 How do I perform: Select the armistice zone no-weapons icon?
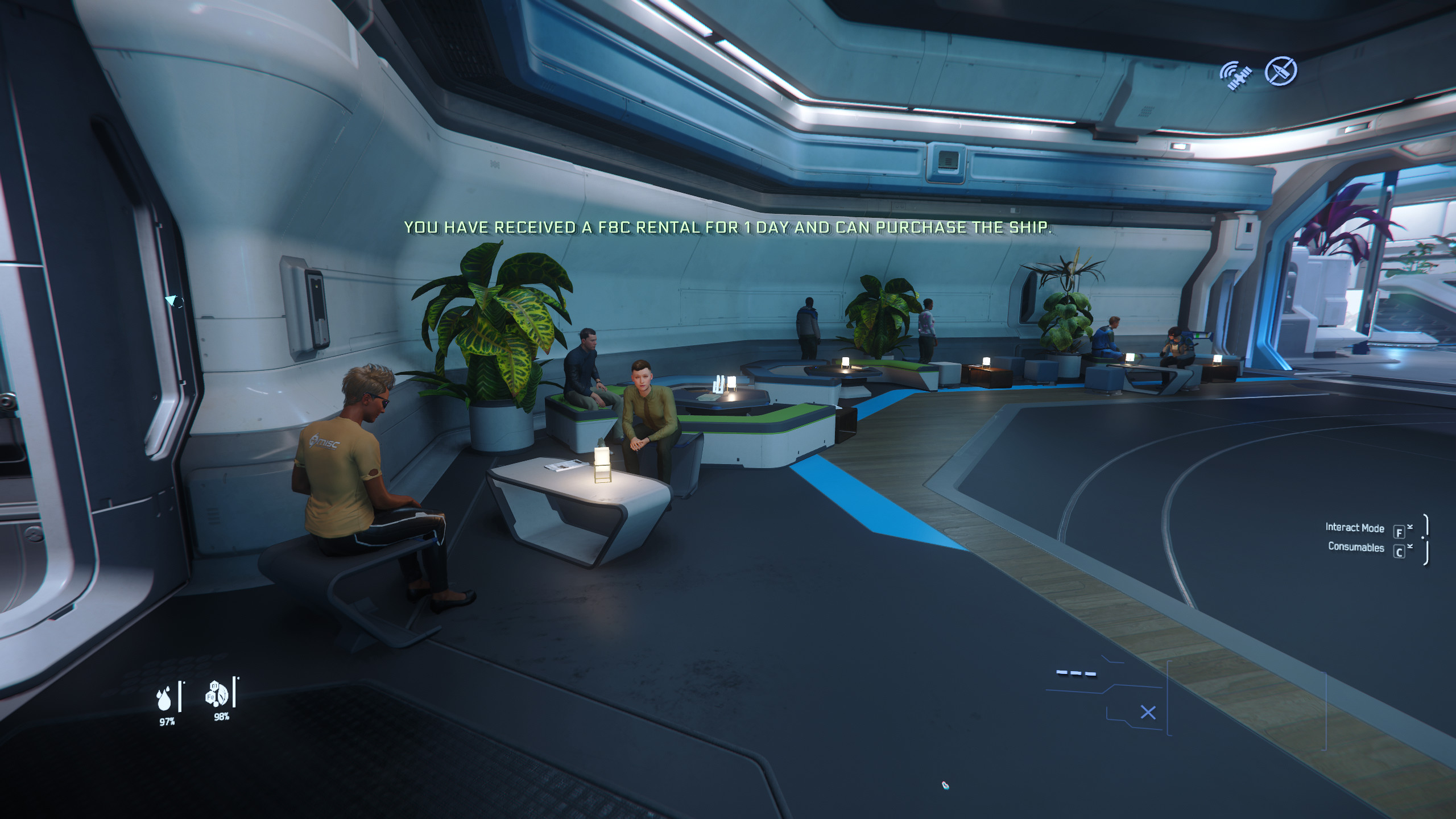(1280, 72)
